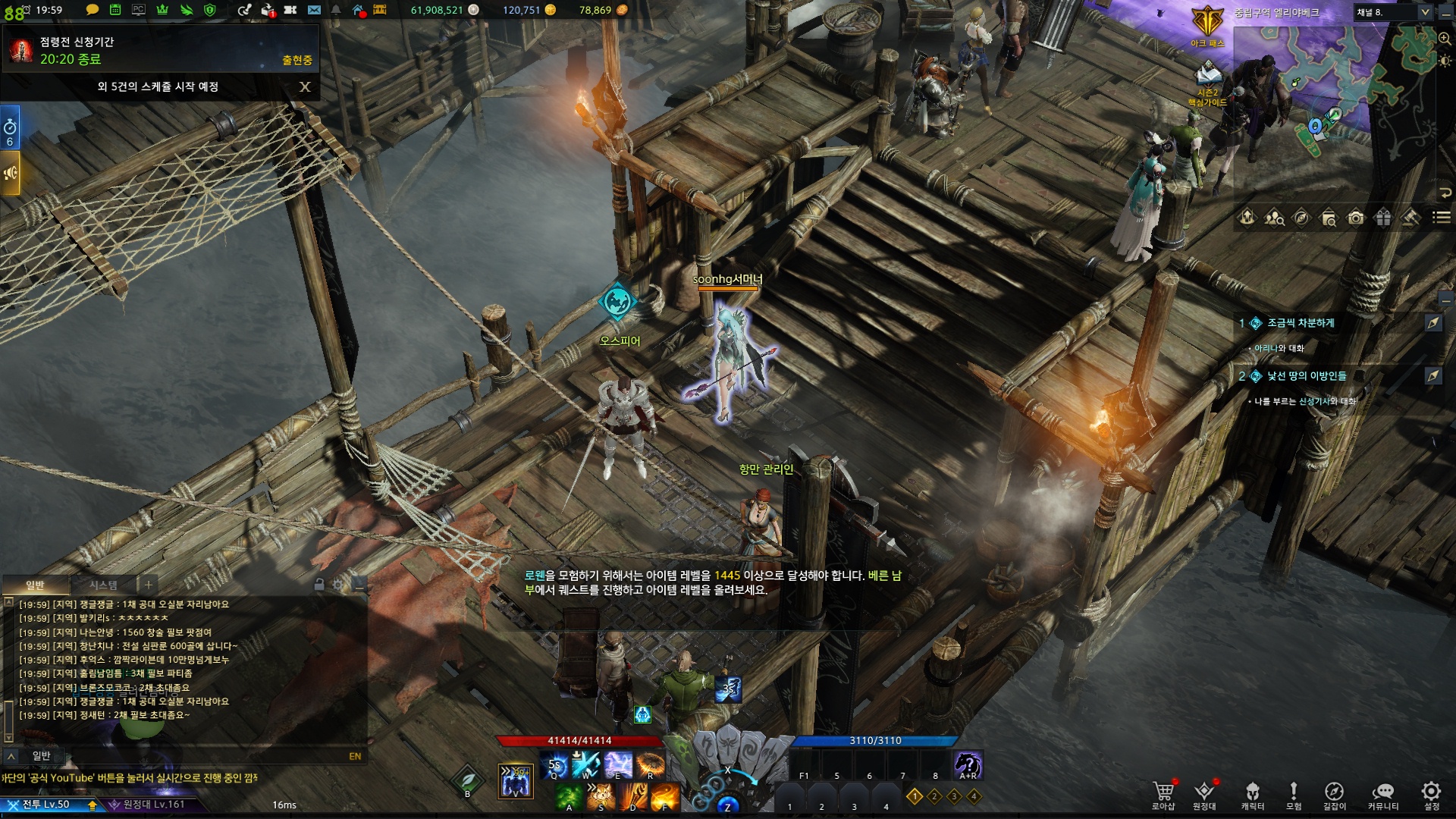This screenshot has width=1456, height=819.
Task: Close the schedule notification with X
Action: pos(305,86)
